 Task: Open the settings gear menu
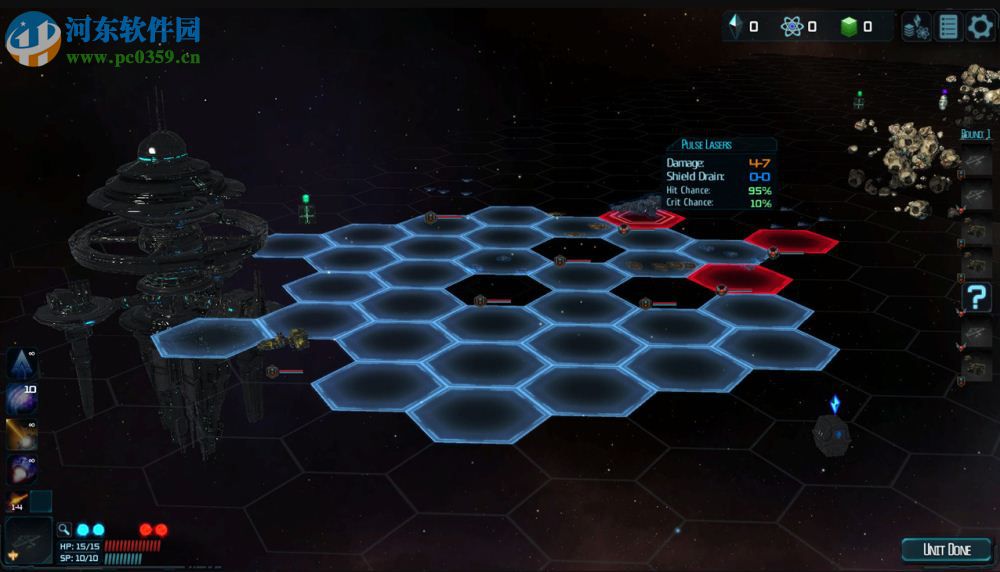click(981, 27)
